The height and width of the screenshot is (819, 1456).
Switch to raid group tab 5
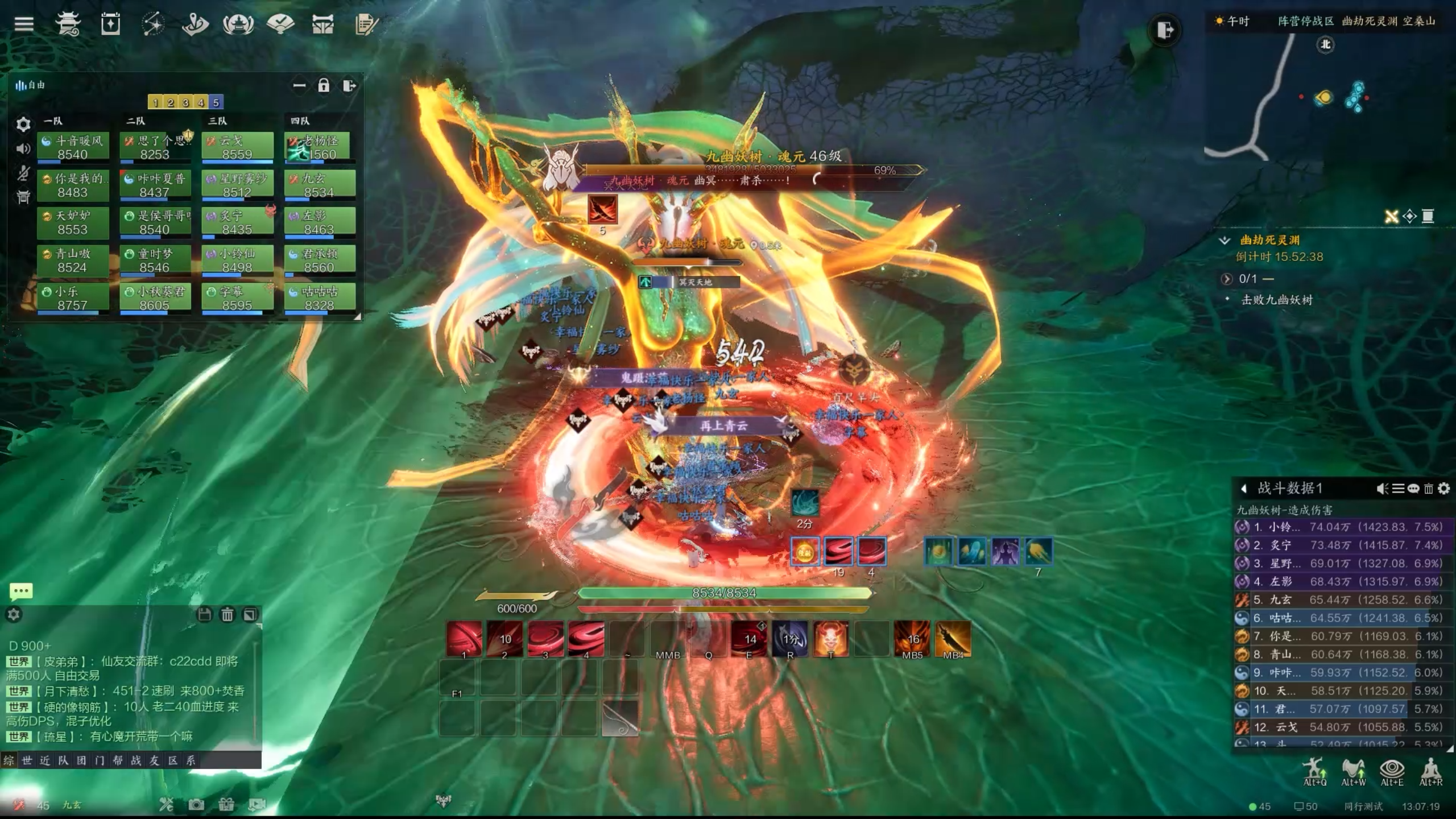pos(216,102)
